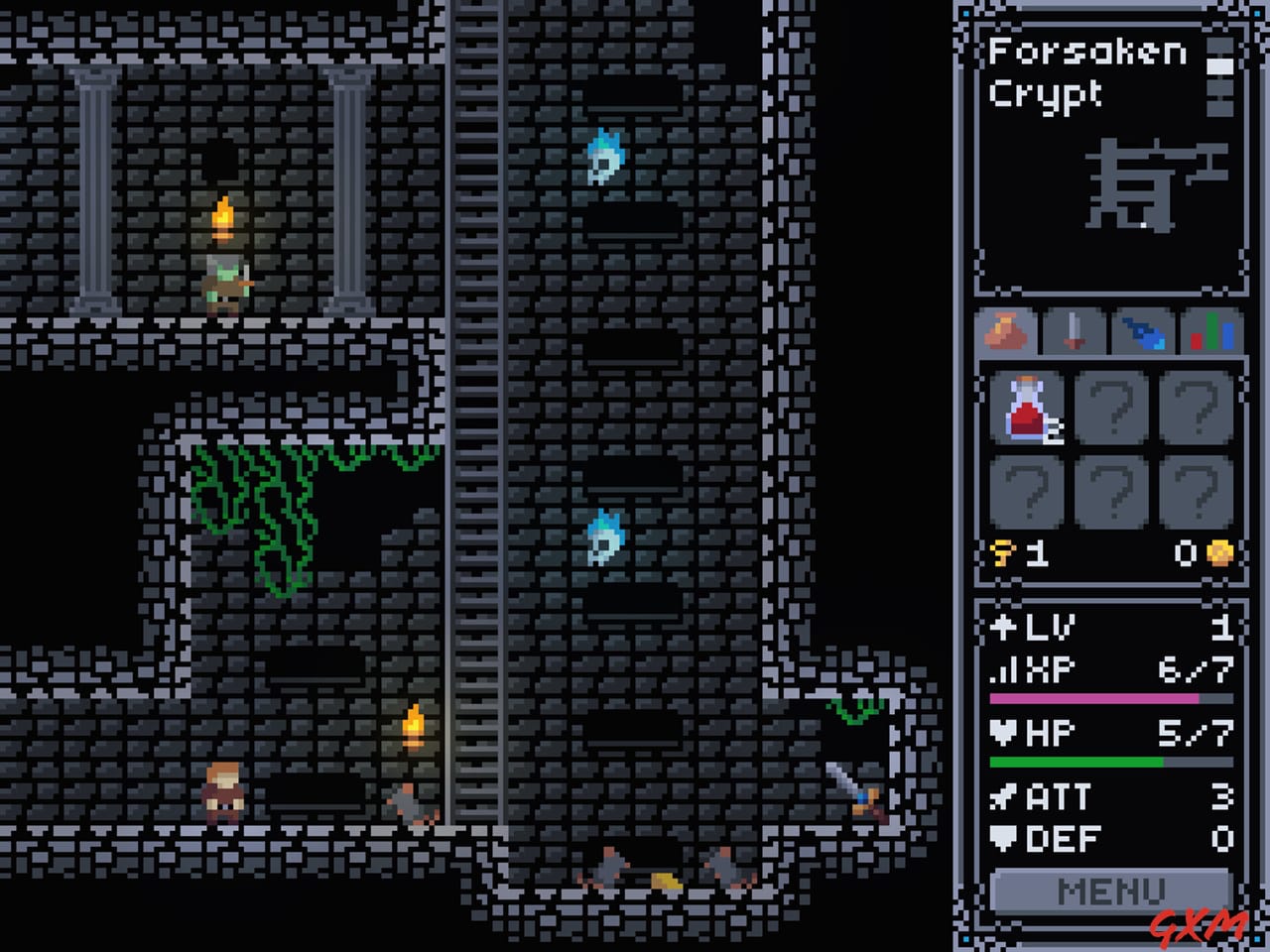View the colored stats bar chart tab

tap(1208, 332)
